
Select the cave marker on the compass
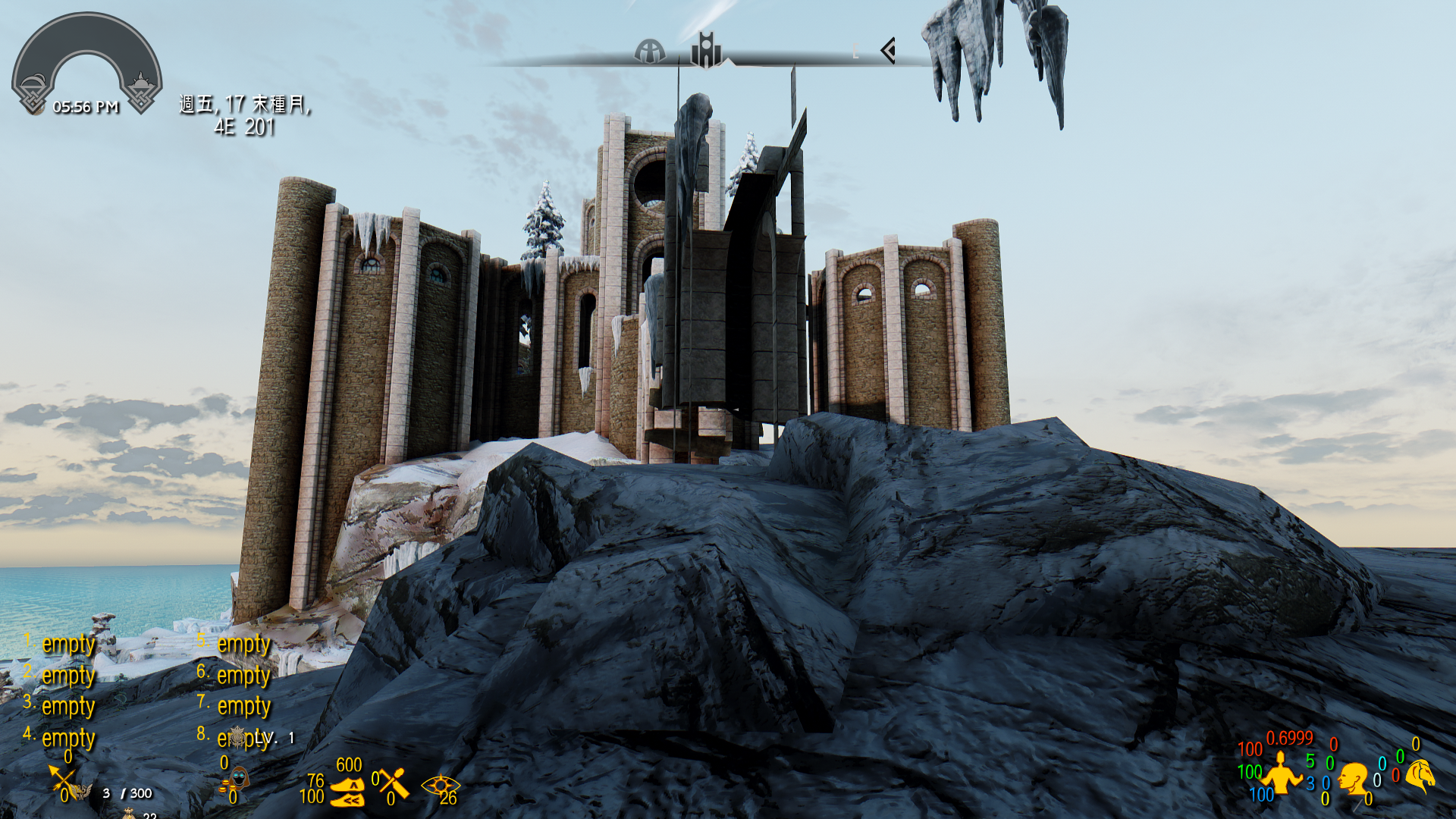(x=650, y=52)
